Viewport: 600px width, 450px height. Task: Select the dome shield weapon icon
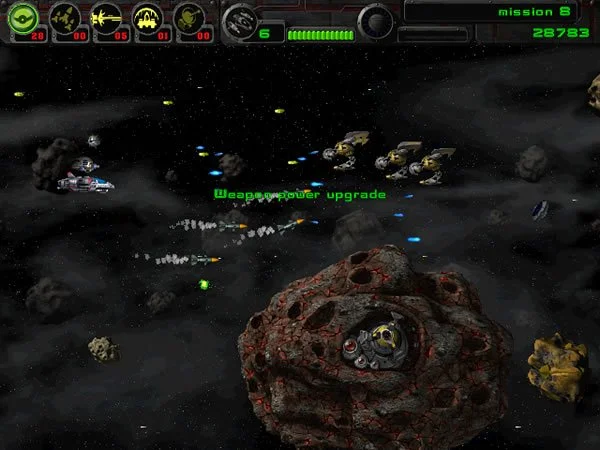tap(148, 17)
